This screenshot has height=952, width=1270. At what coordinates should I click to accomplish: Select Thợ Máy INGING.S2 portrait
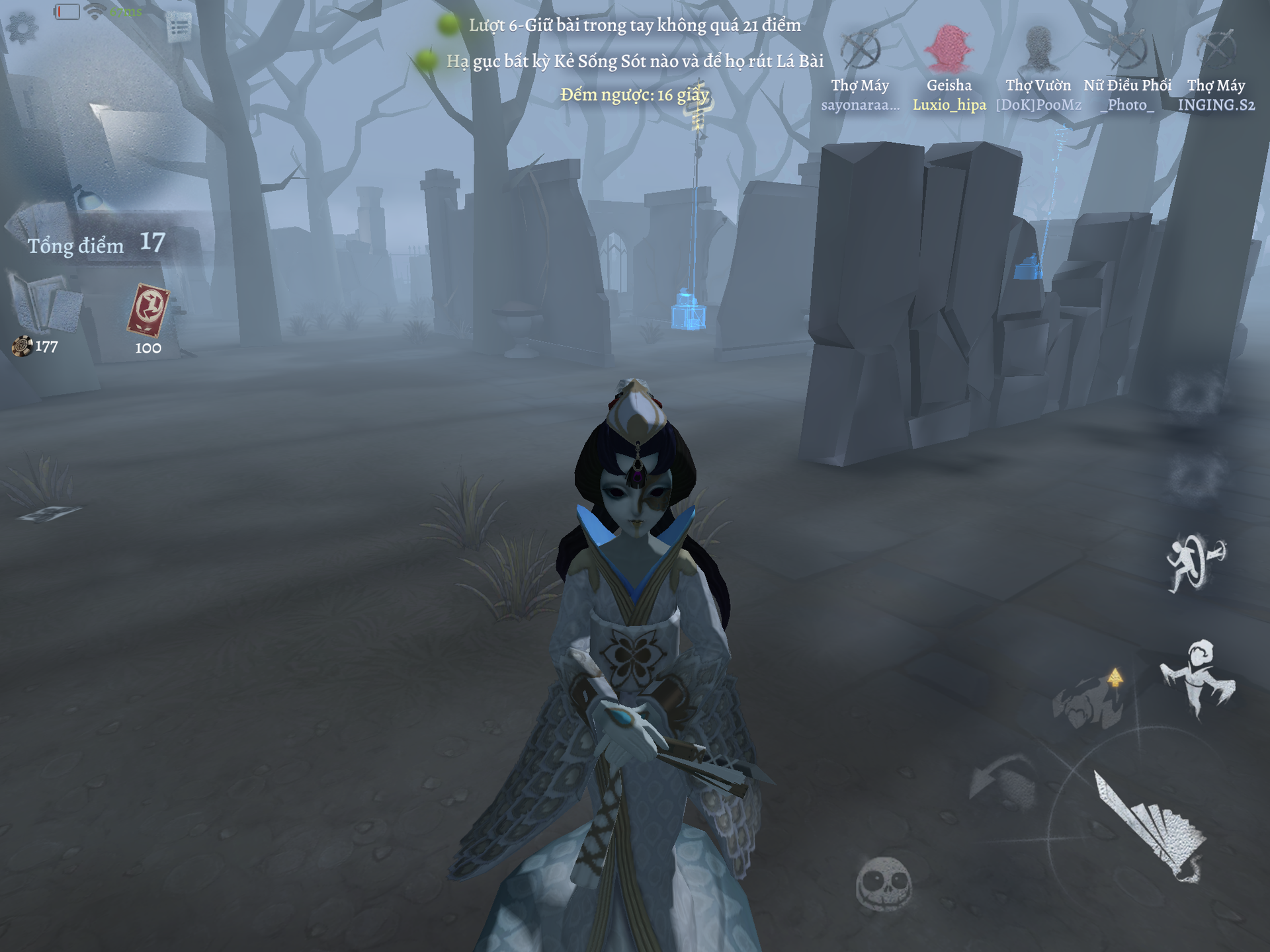[x=1216, y=49]
